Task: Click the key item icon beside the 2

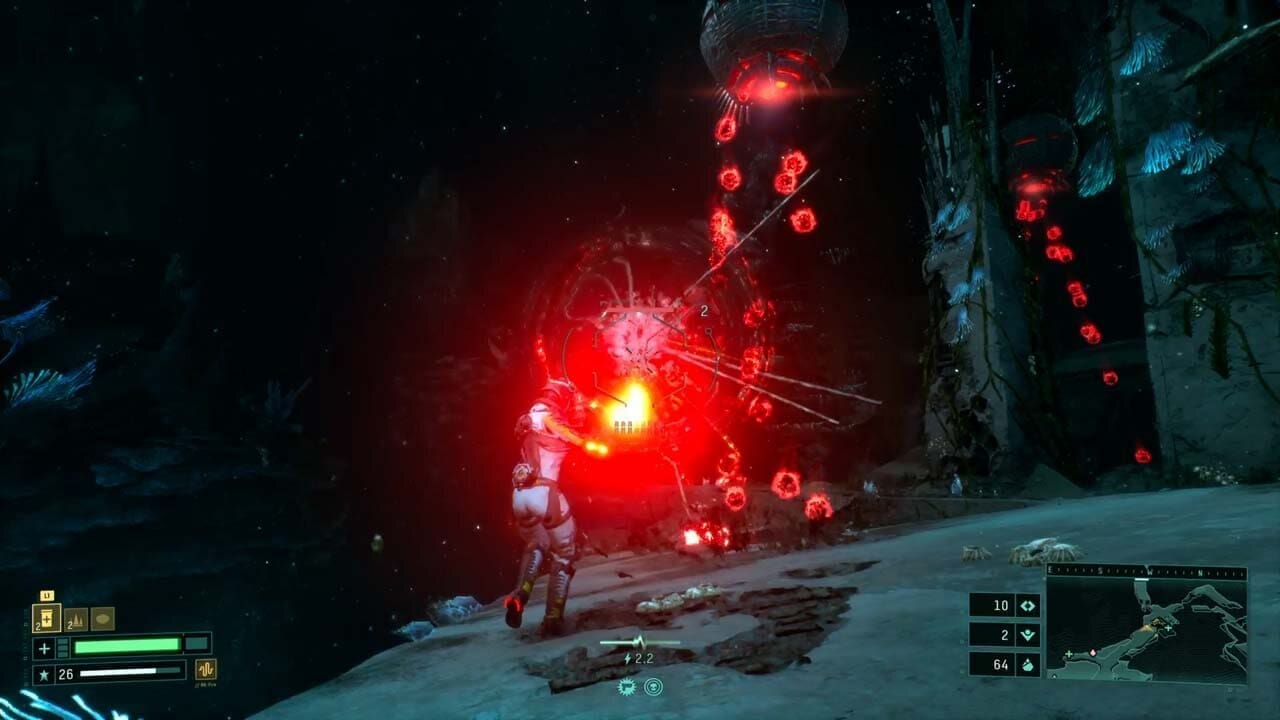Action: [x=1028, y=633]
